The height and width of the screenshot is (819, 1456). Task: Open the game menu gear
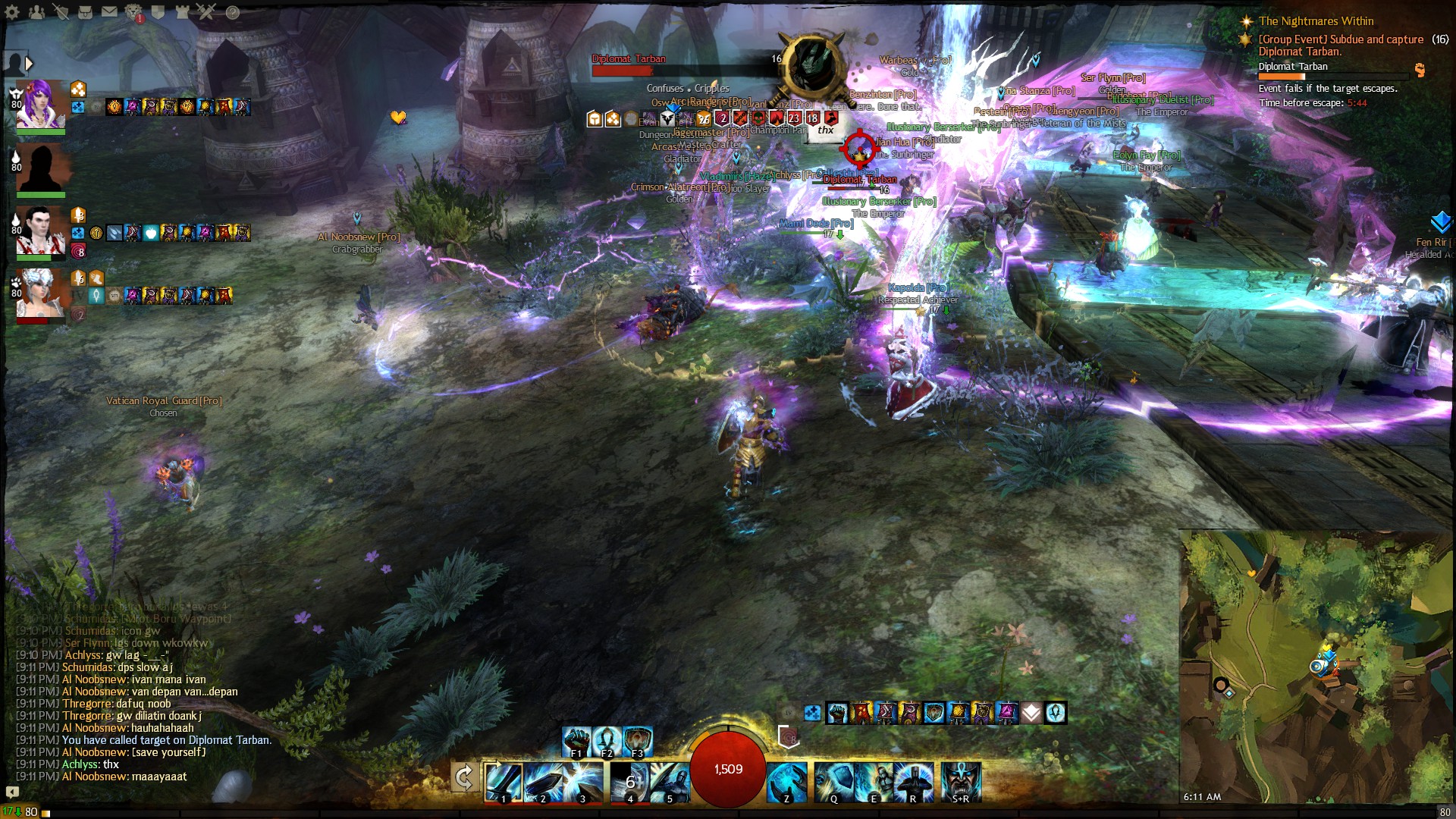pyautogui.click(x=11, y=11)
